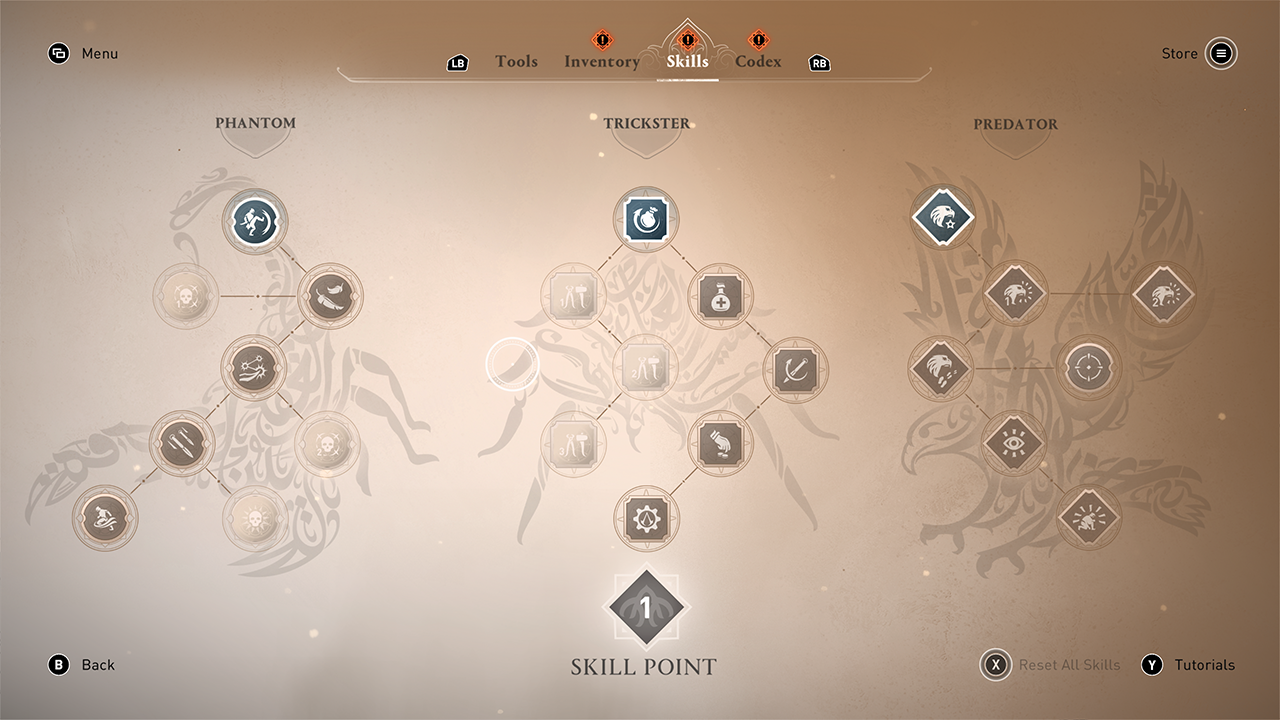Choose the Phantom twin throwing knives skill
Viewport: 1280px width, 720px height.
[x=181, y=444]
